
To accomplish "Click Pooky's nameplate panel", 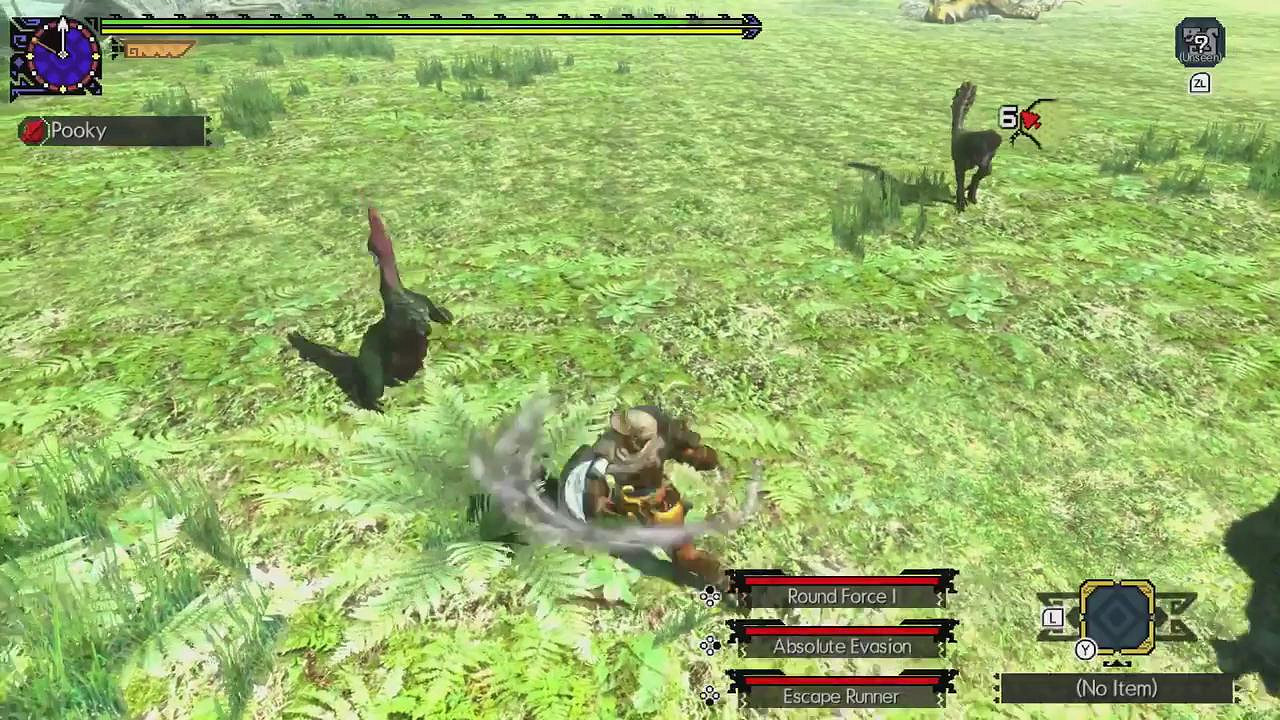I will [x=110, y=130].
